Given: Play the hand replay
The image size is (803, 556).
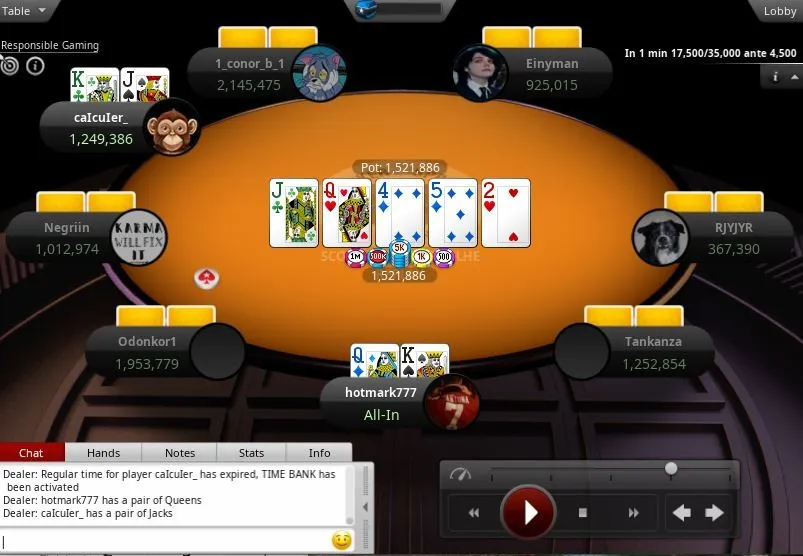Looking at the screenshot, I should pyautogui.click(x=528, y=513).
